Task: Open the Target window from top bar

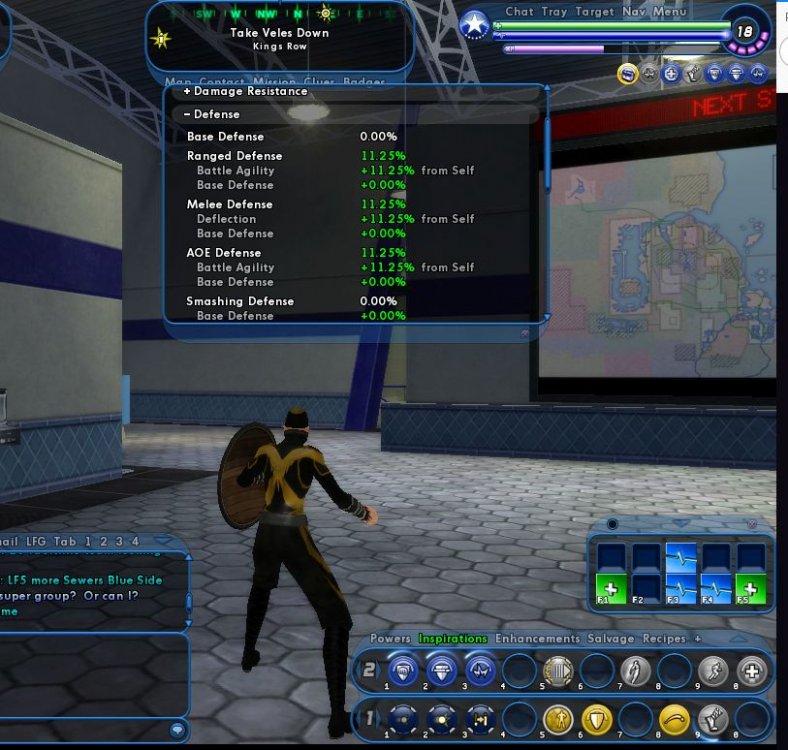Action: click(595, 12)
